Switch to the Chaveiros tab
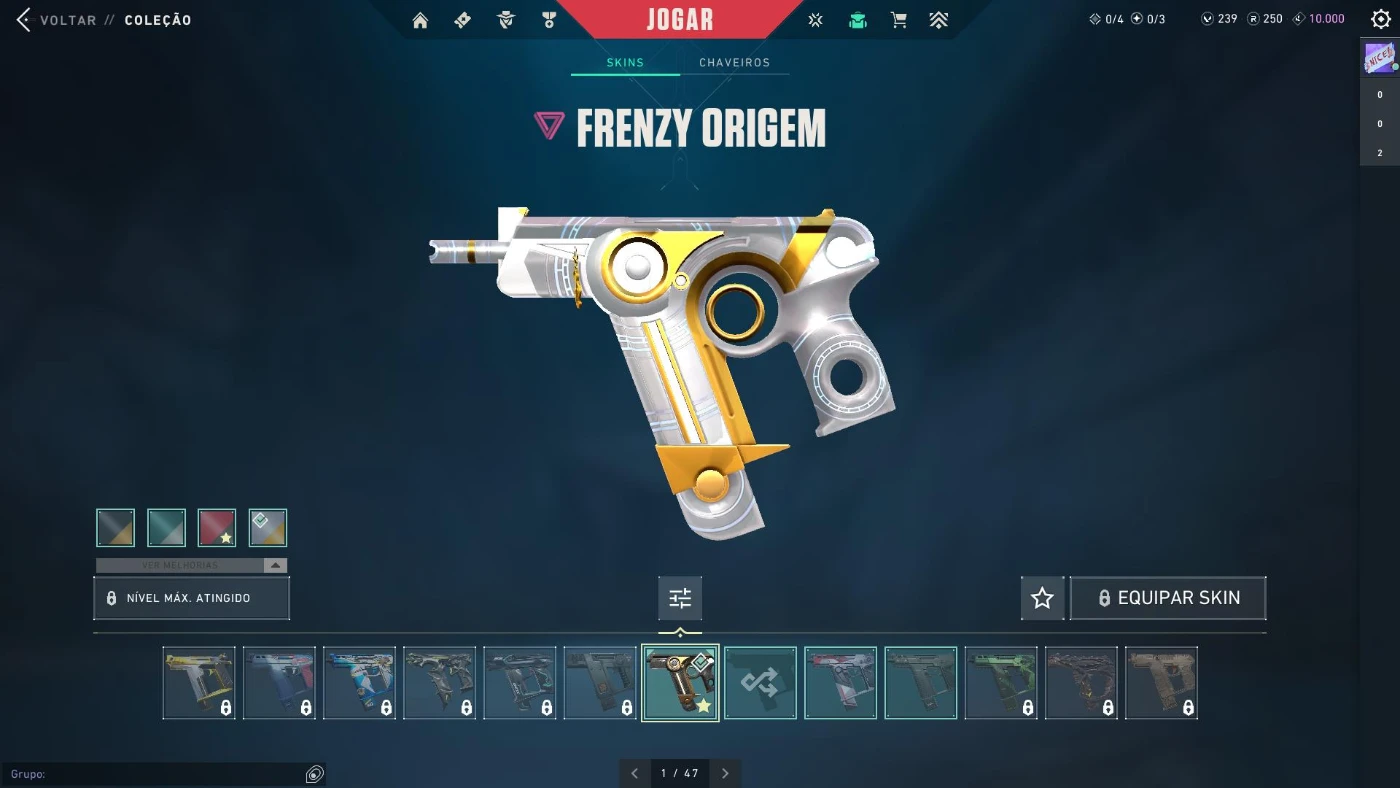 coord(734,62)
